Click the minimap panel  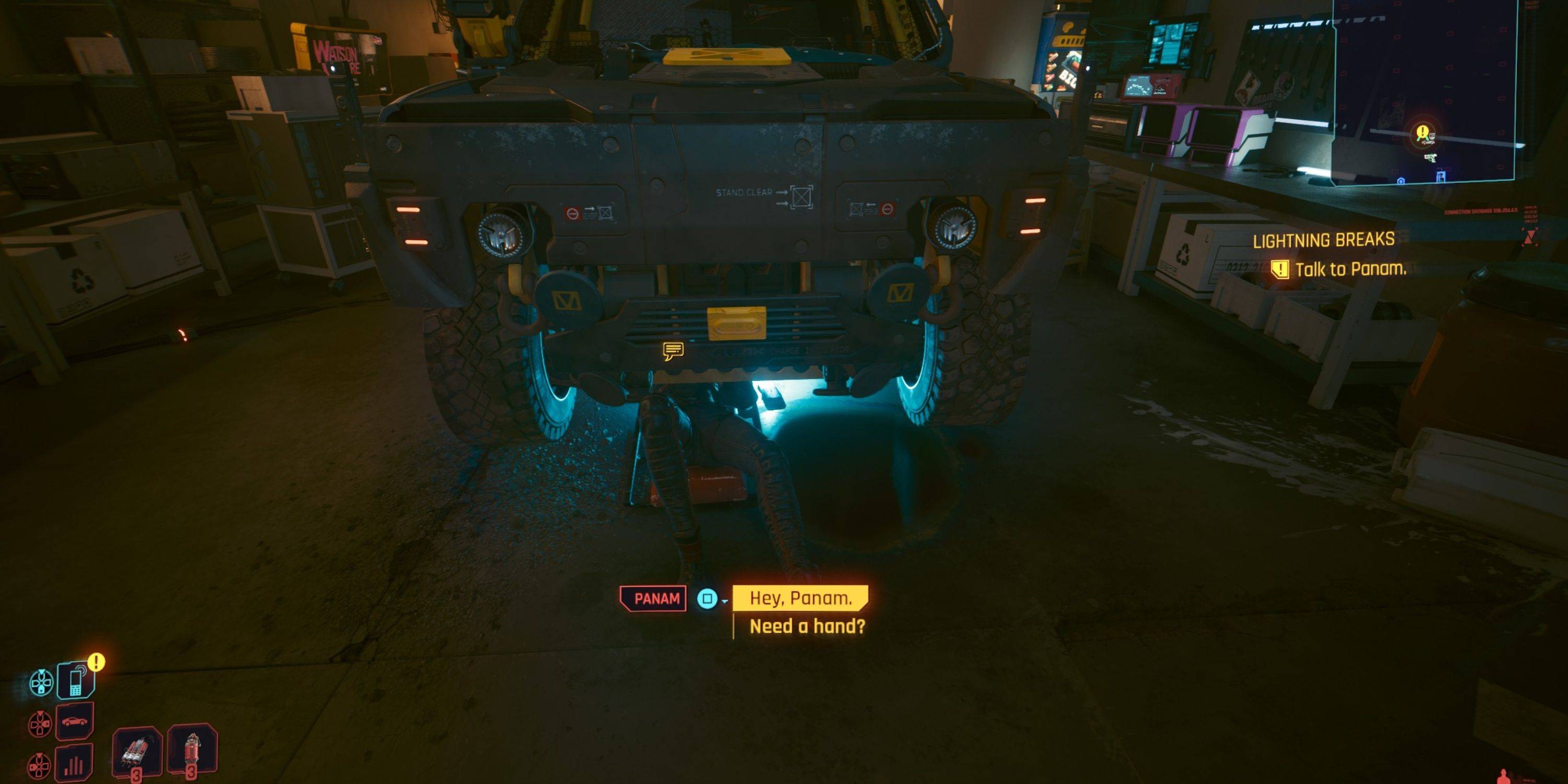[1449, 91]
